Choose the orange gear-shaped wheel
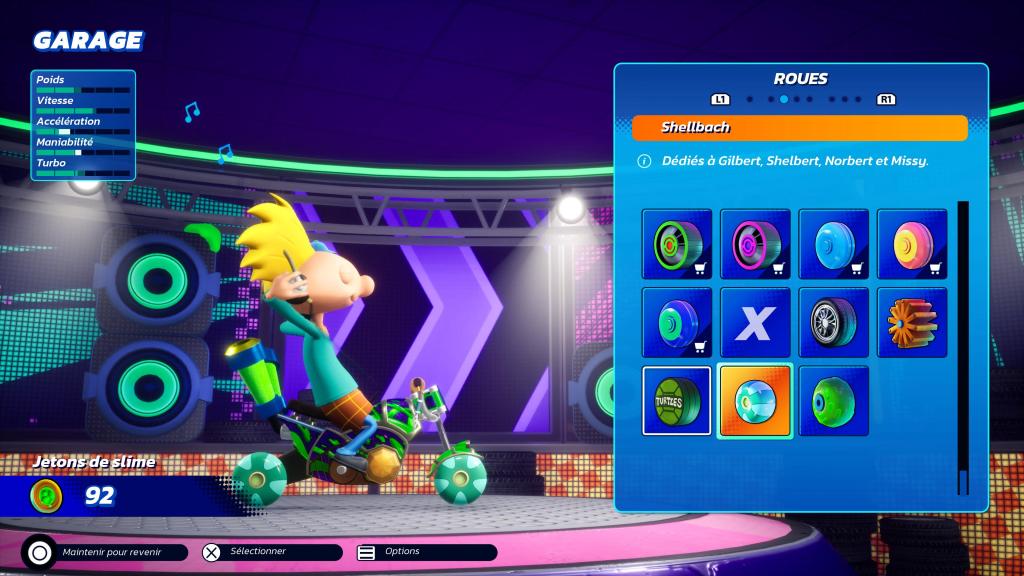This screenshot has height=576, width=1024. click(x=912, y=322)
